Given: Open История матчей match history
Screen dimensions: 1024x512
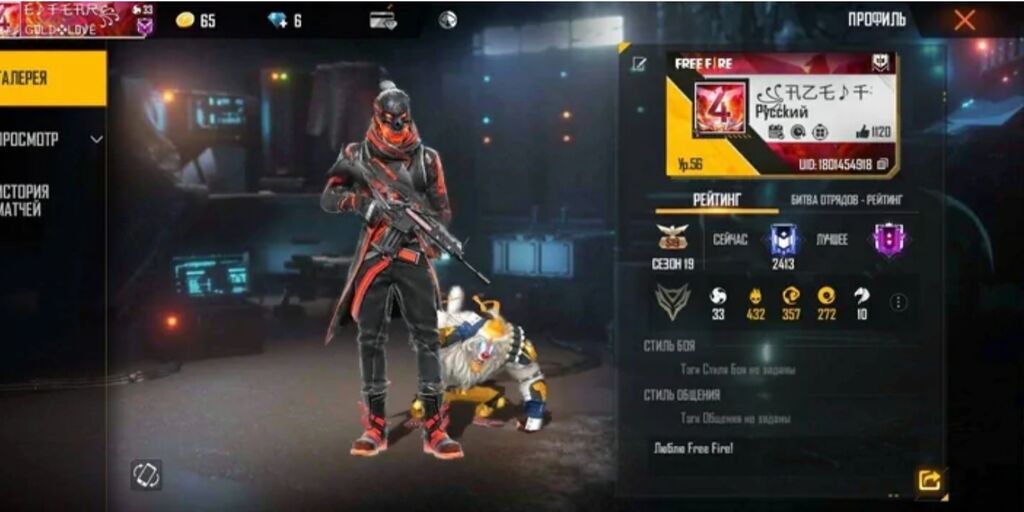Looking at the screenshot, I should [x=30, y=200].
